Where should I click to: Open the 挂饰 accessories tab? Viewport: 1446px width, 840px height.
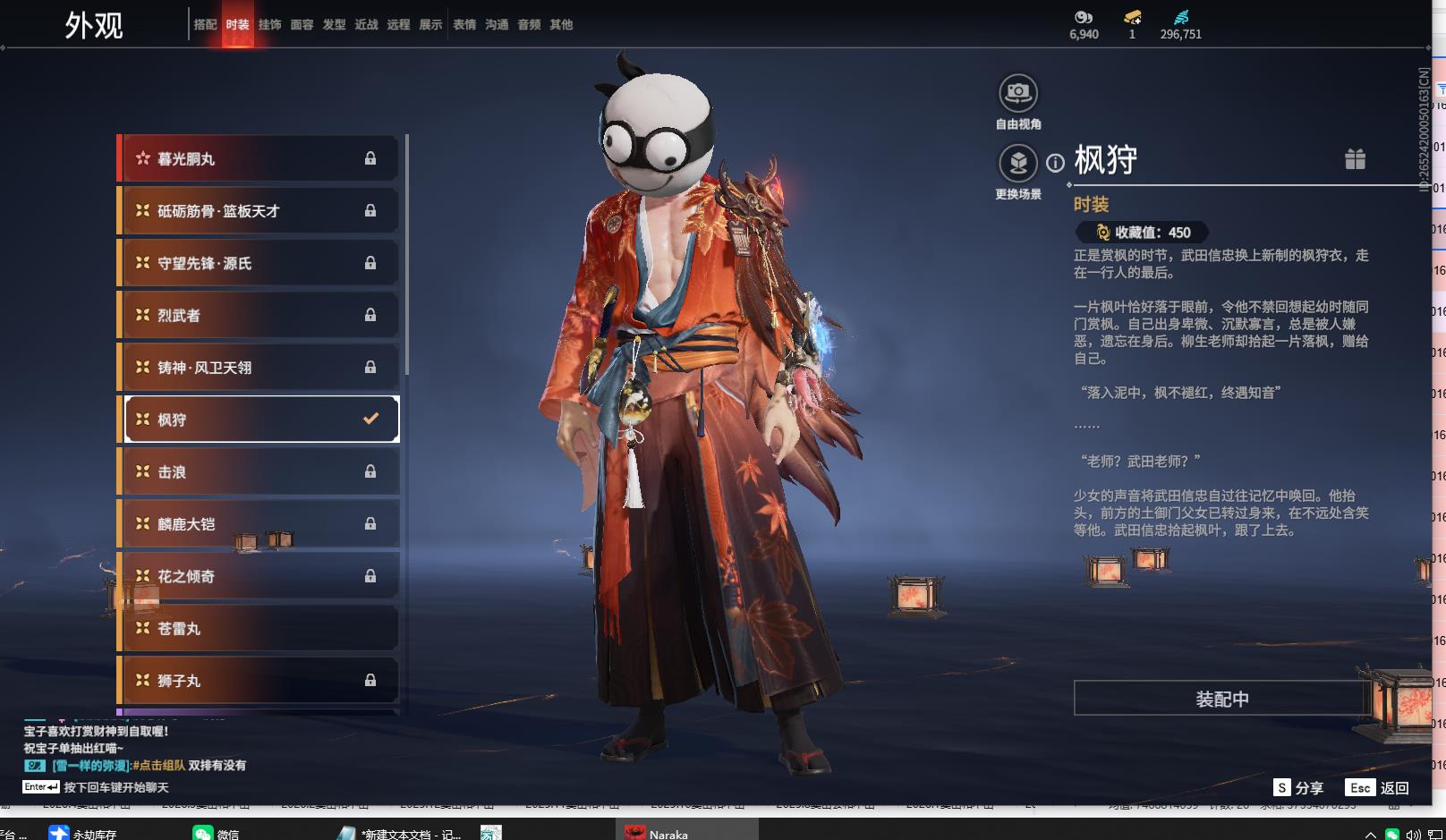(269, 25)
